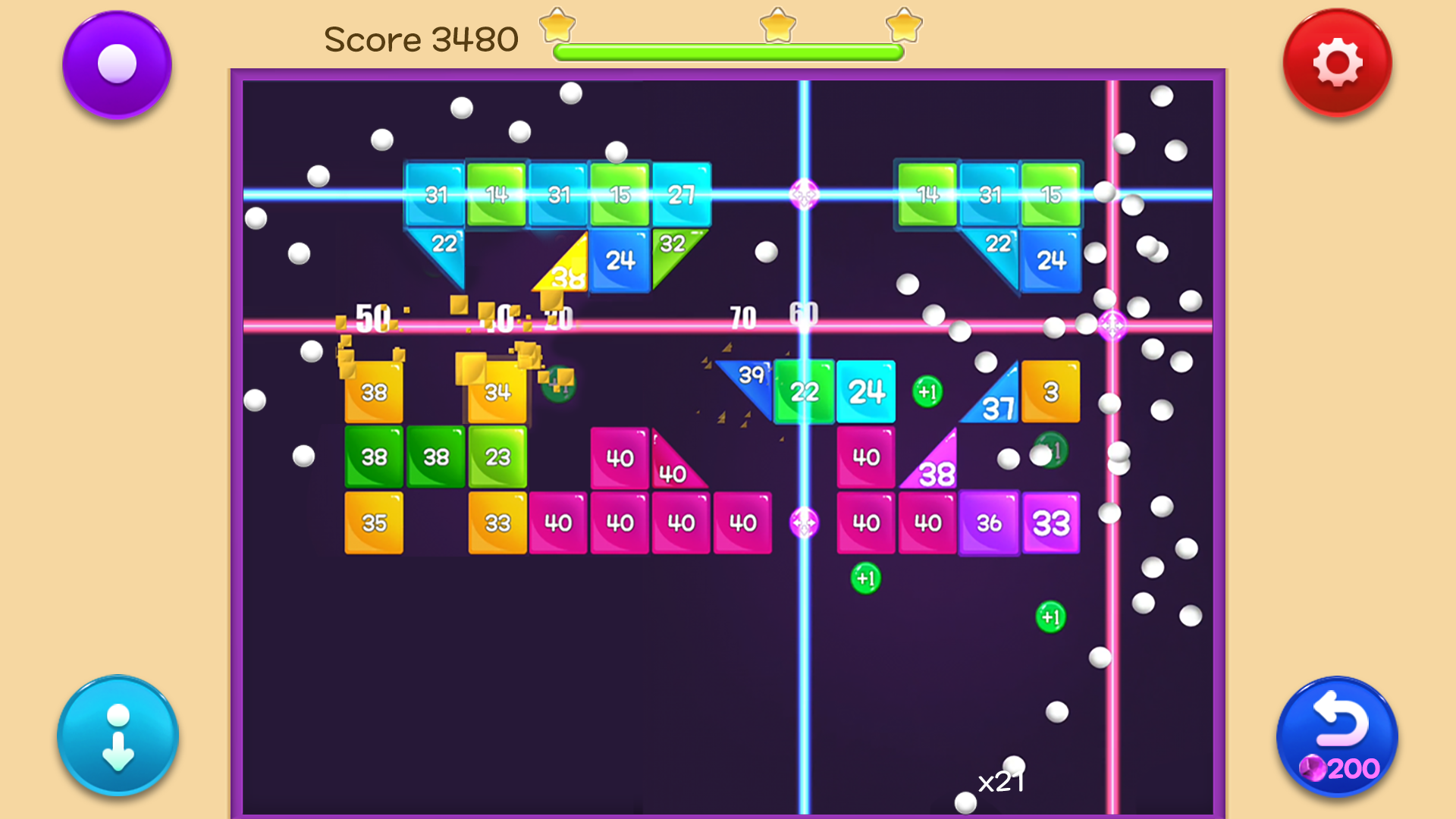Click the purple pause button
Viewport: 1456px width, 819px height.
click(117, 64)
